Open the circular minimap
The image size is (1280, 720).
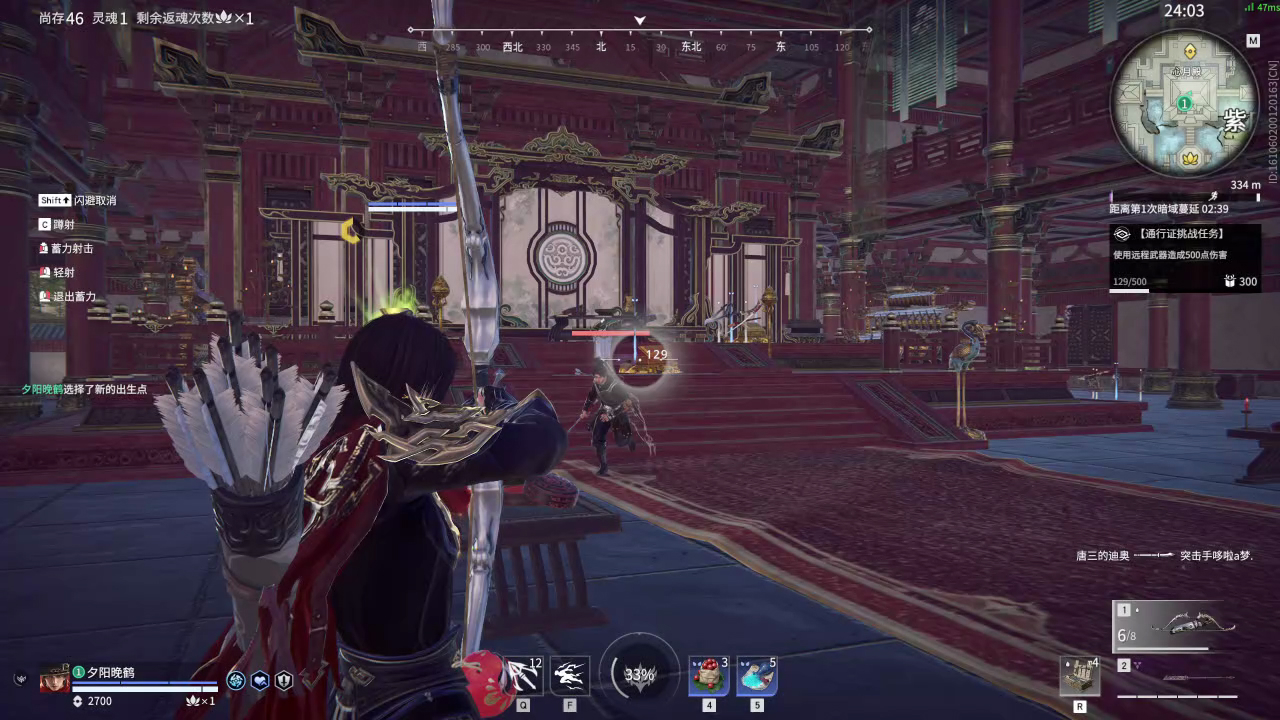pos(1184,103)
